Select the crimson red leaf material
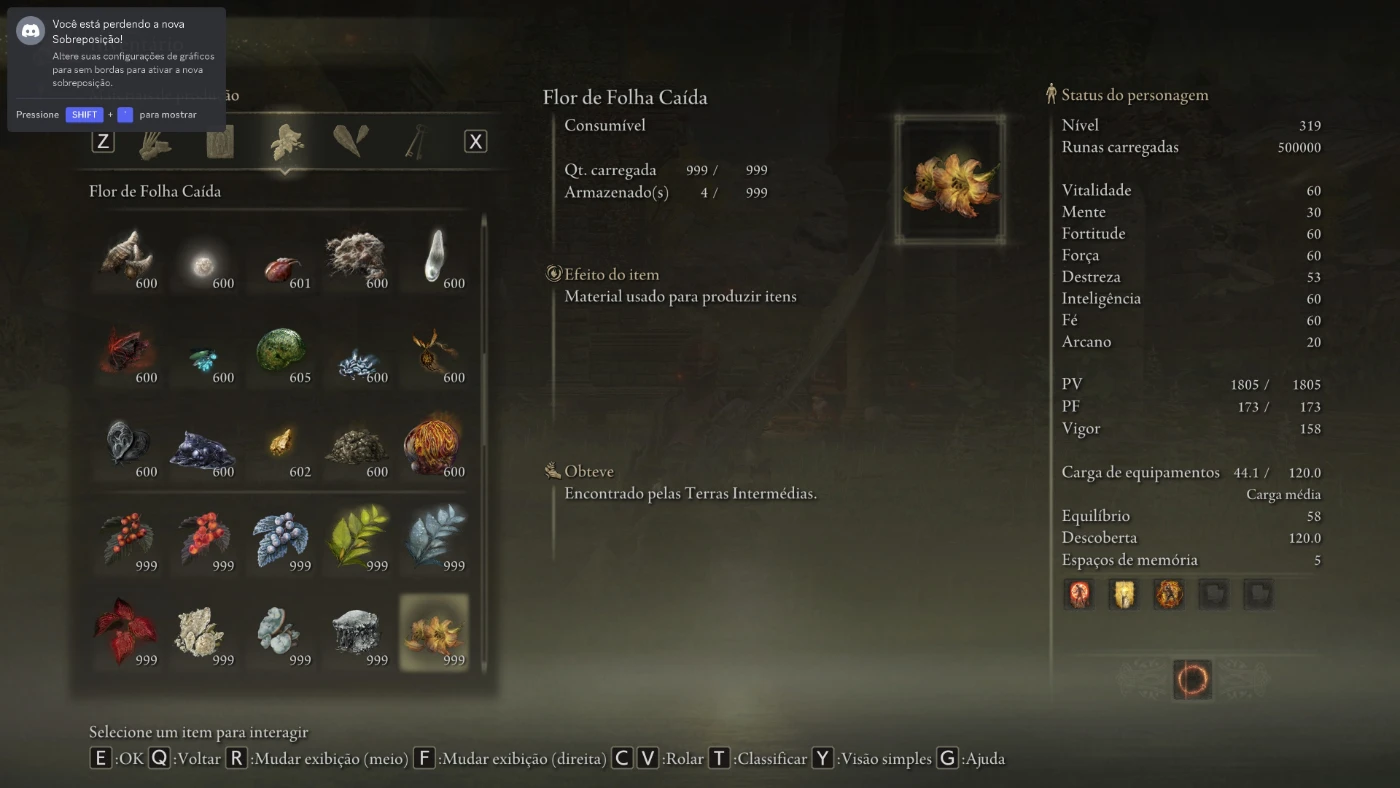The image size is (1400, 788). [x=126, y=632]
